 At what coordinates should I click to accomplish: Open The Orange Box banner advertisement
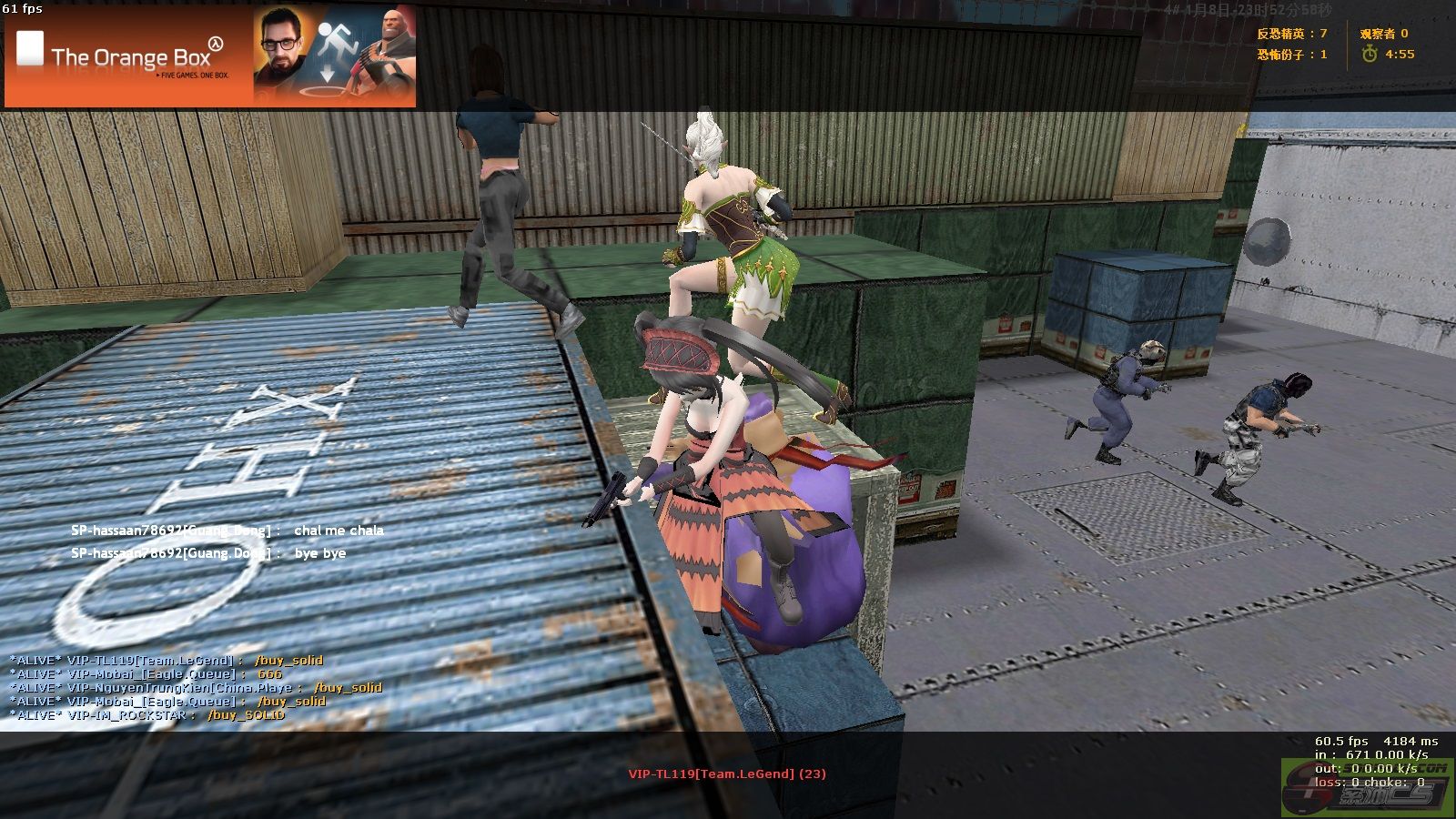210,56
